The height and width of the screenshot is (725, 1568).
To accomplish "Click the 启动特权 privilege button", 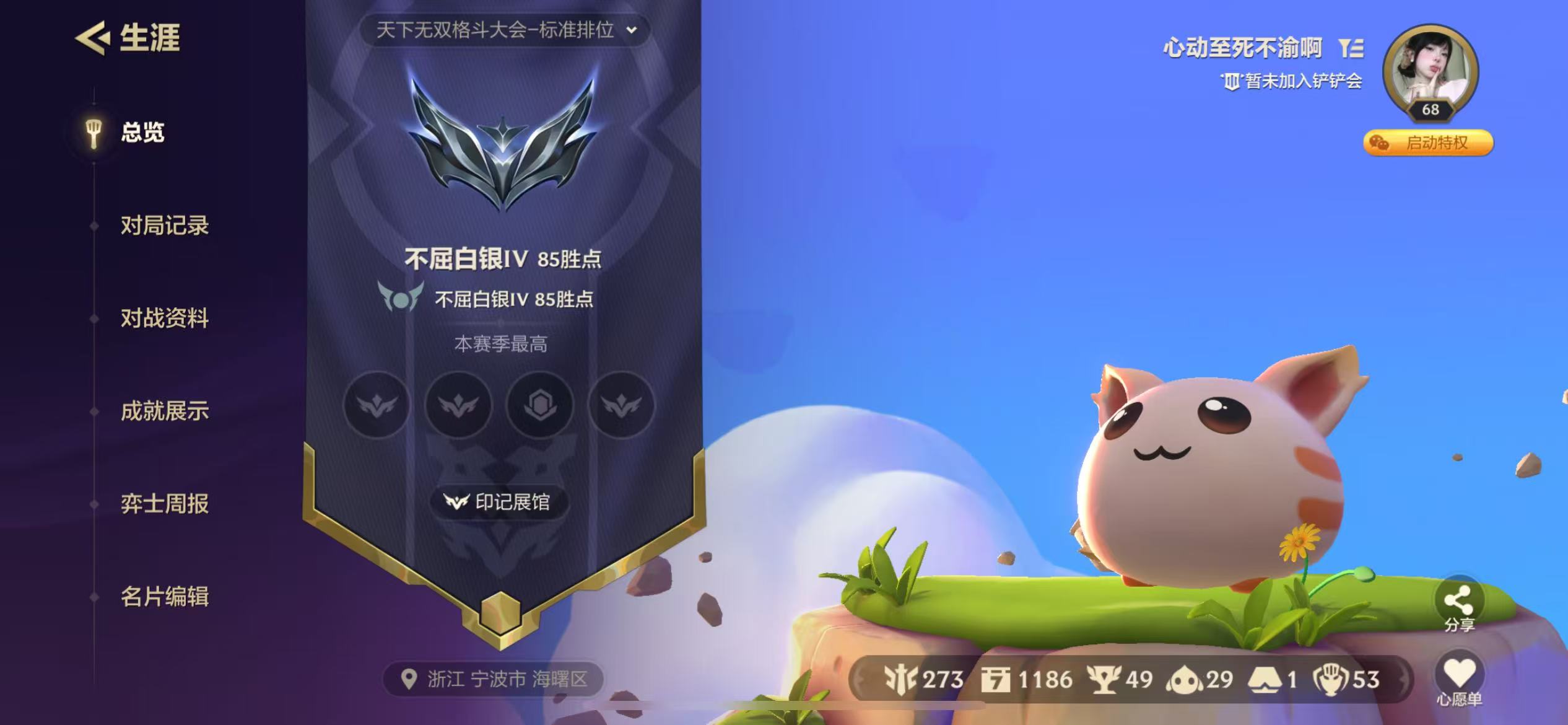I will click(x=1428, y=143).
